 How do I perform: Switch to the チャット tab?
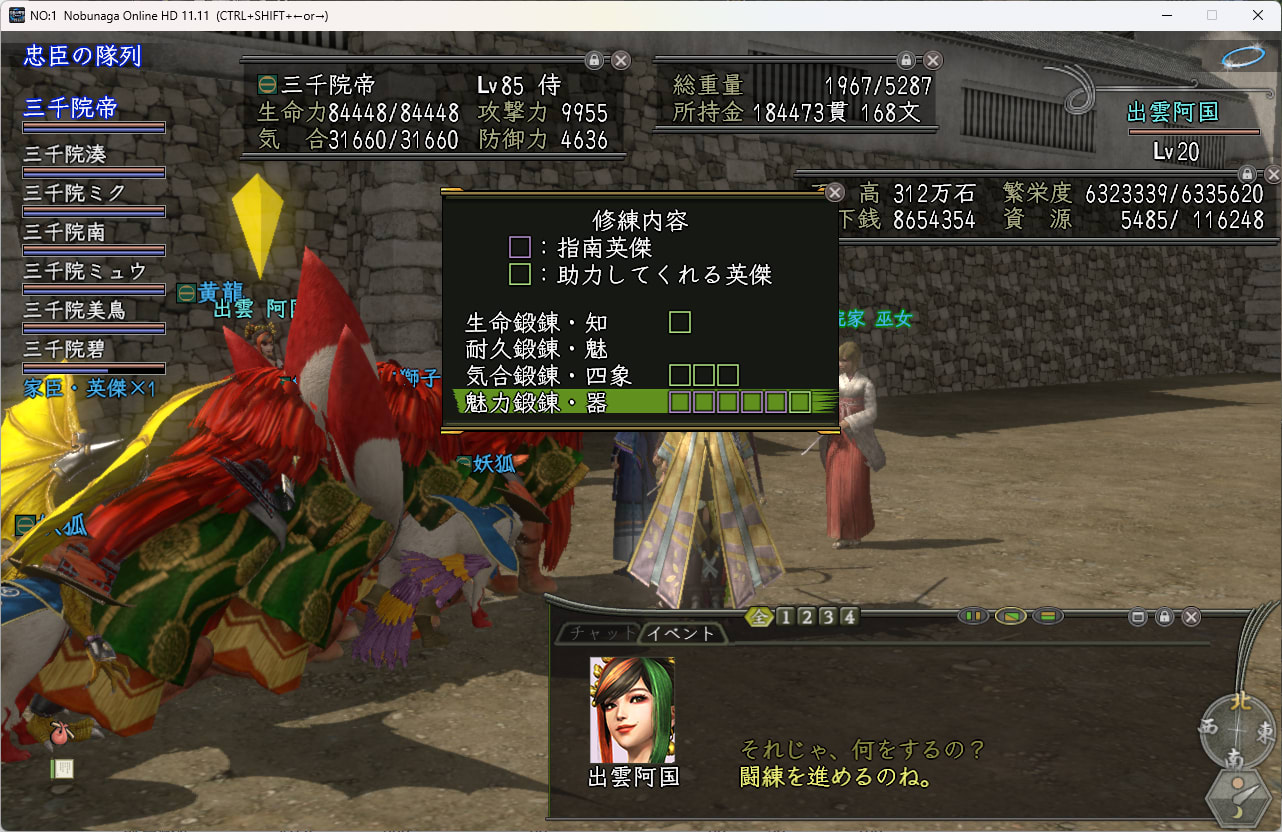pos(597,633)
